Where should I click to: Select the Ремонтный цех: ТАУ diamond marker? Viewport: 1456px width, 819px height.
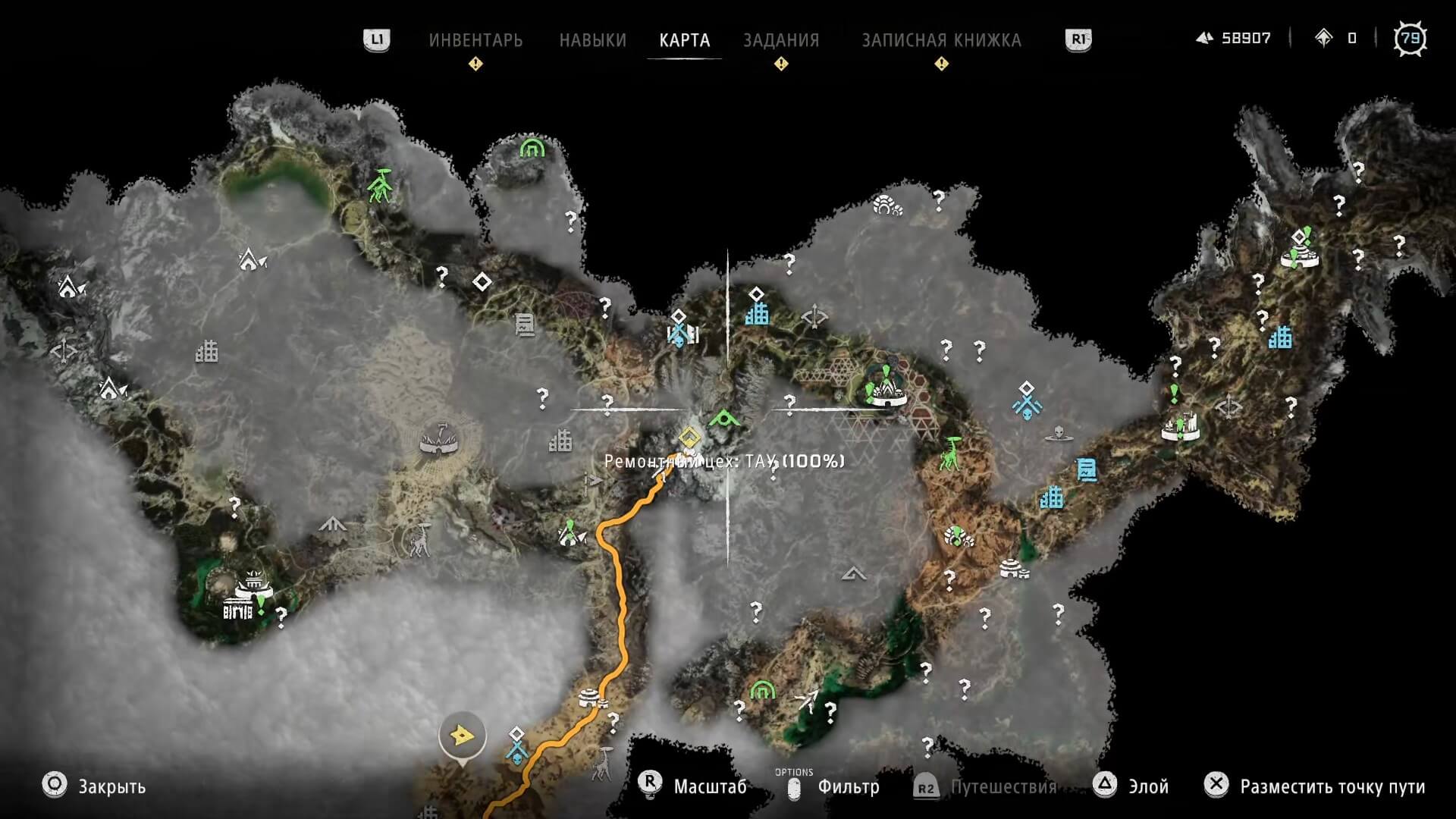[x=689, y=437]
